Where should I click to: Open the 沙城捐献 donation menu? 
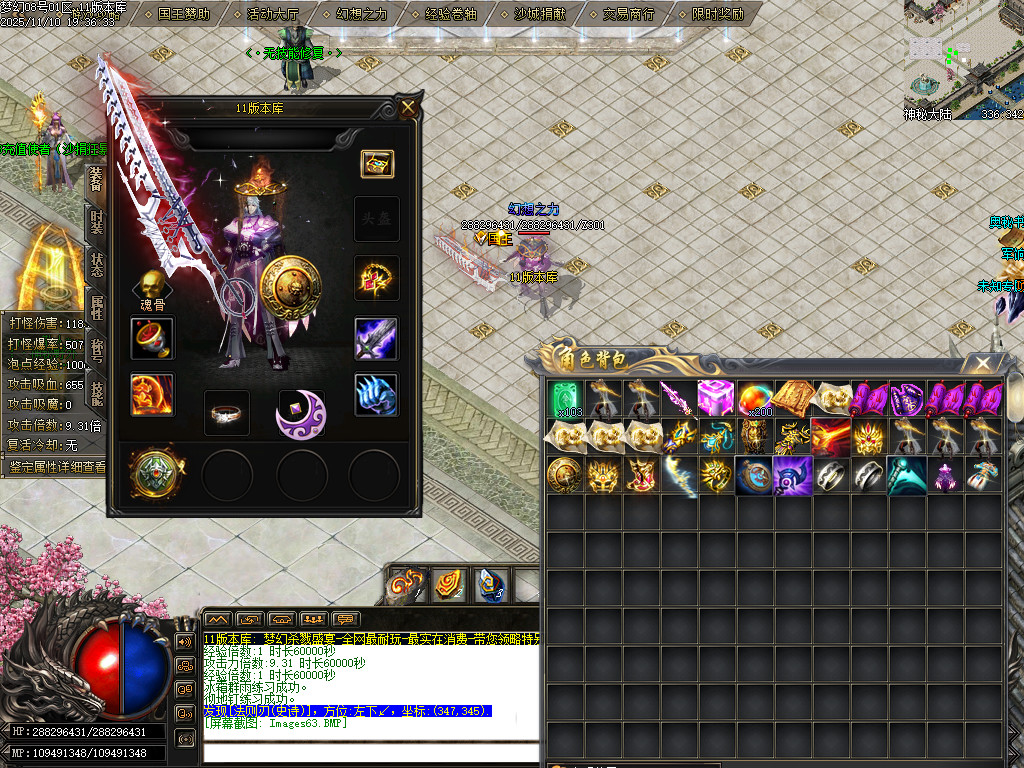point(540,15)
